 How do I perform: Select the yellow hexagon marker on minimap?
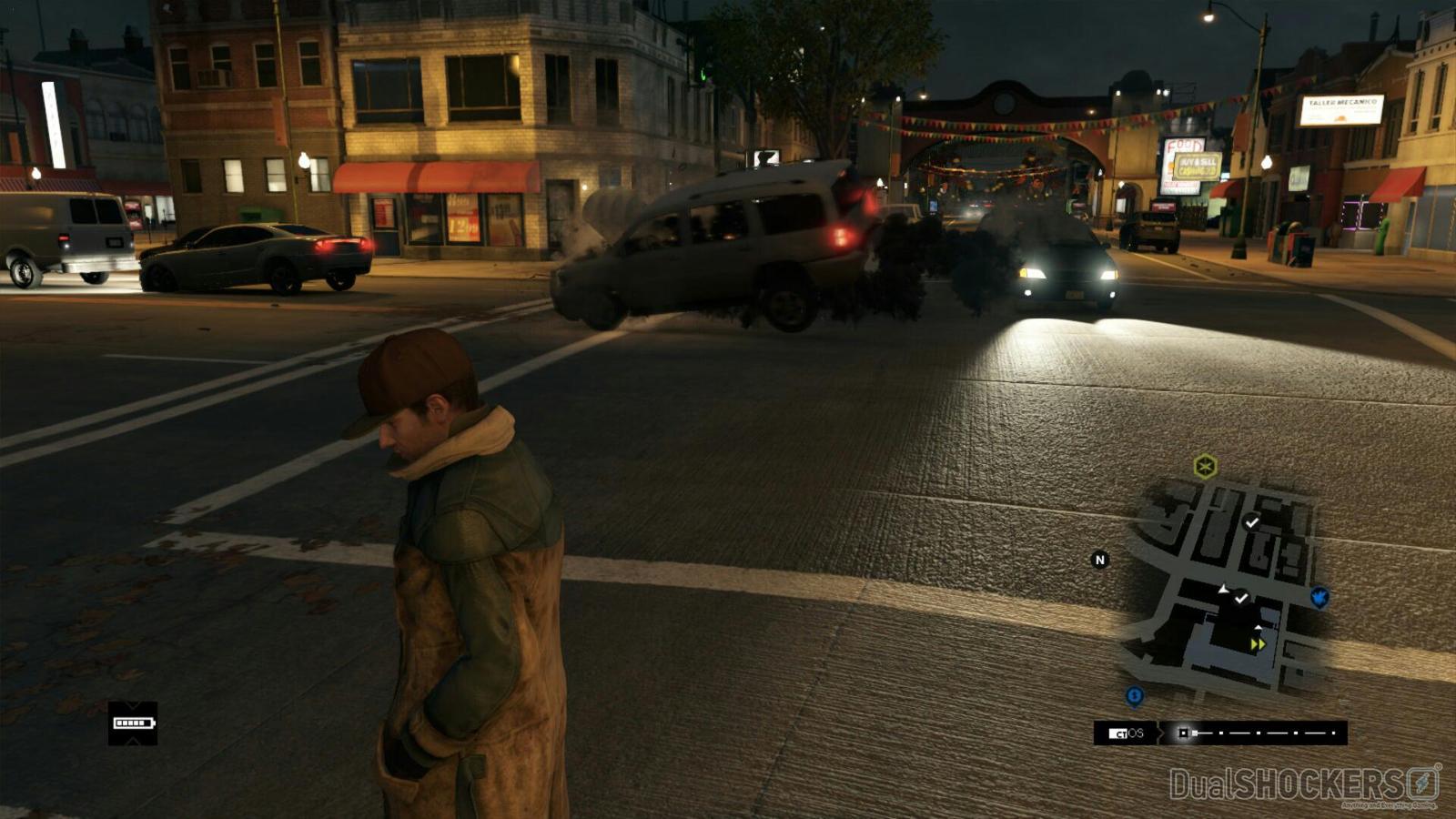[1206, 467]
